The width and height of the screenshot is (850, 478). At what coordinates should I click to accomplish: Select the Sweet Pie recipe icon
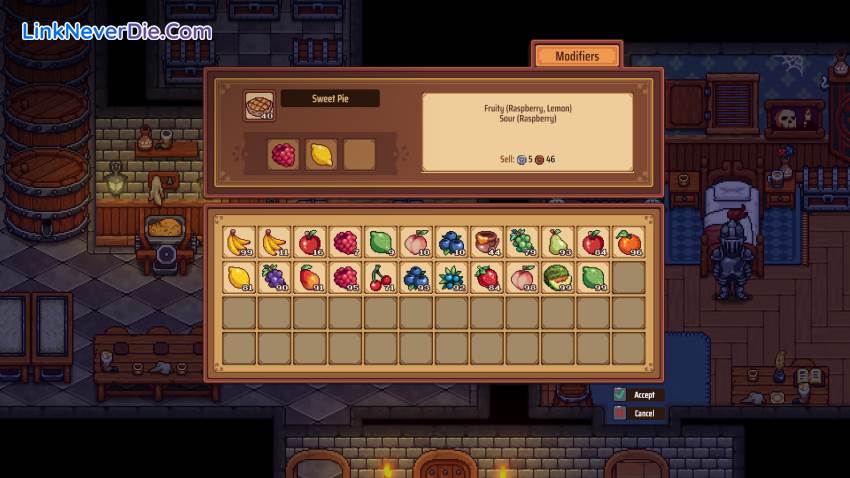(x=259, y=106)
